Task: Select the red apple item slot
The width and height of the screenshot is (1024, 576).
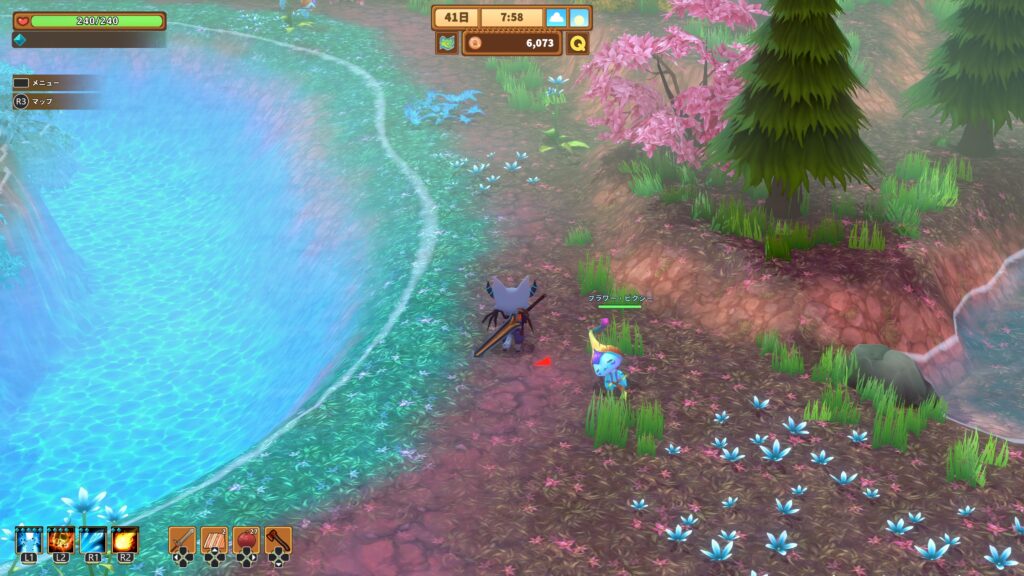Action: (246, 541)
